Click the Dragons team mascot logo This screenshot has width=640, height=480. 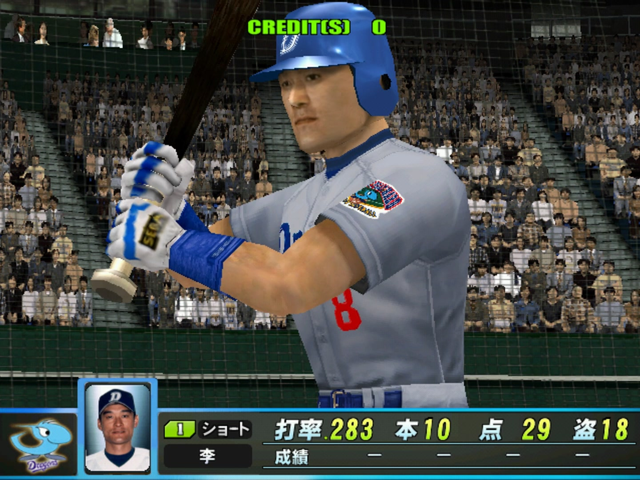click(39, 443)
